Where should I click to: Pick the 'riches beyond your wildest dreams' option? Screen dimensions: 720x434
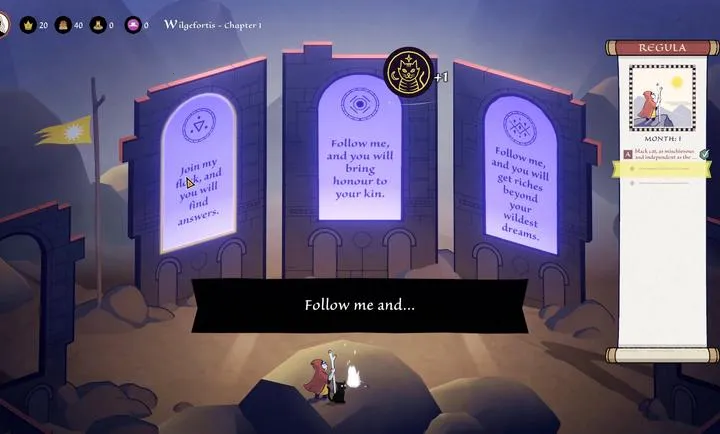coord(519,192)
